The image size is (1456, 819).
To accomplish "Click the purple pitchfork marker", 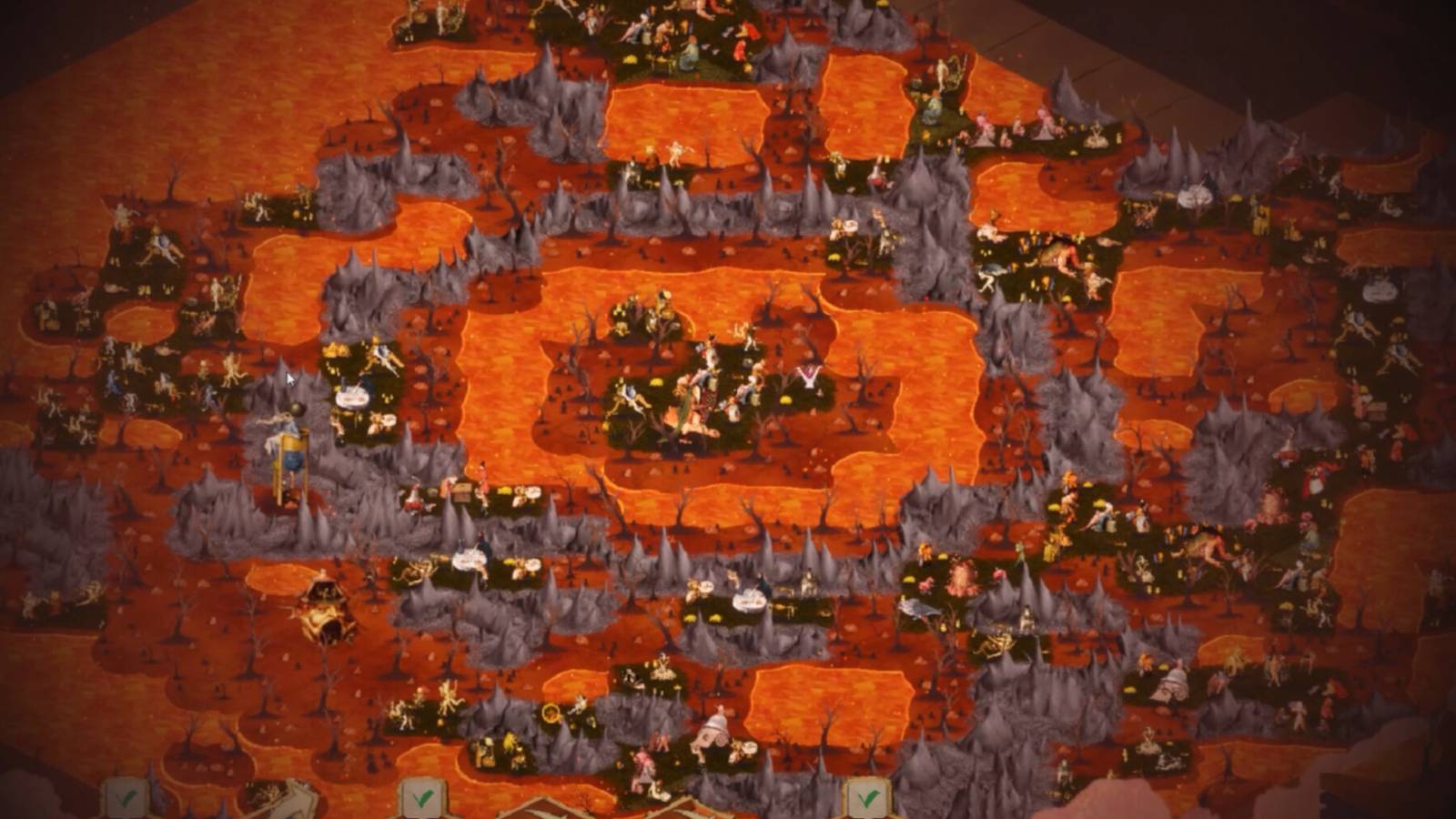I will pos(806,375).
